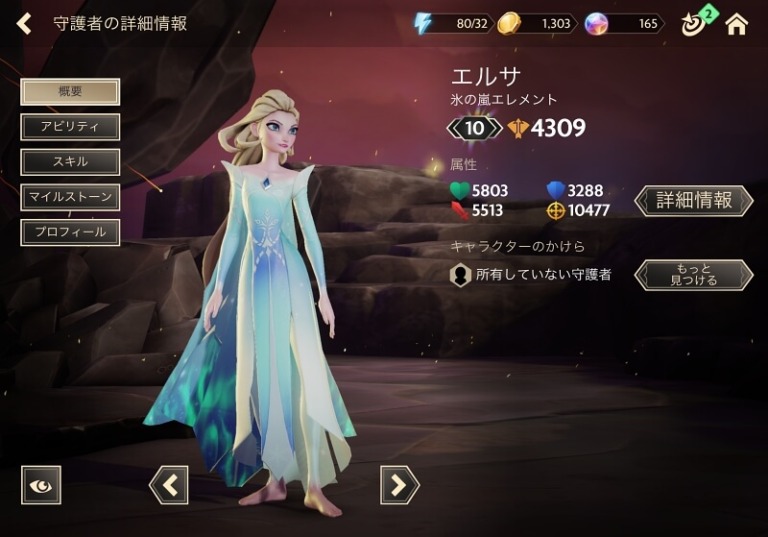Switch to the アビリティ tab

tap(70, 127)
